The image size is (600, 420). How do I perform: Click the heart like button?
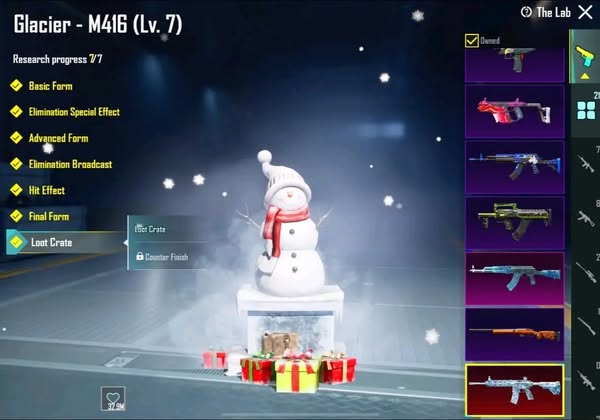click(116, 397)
